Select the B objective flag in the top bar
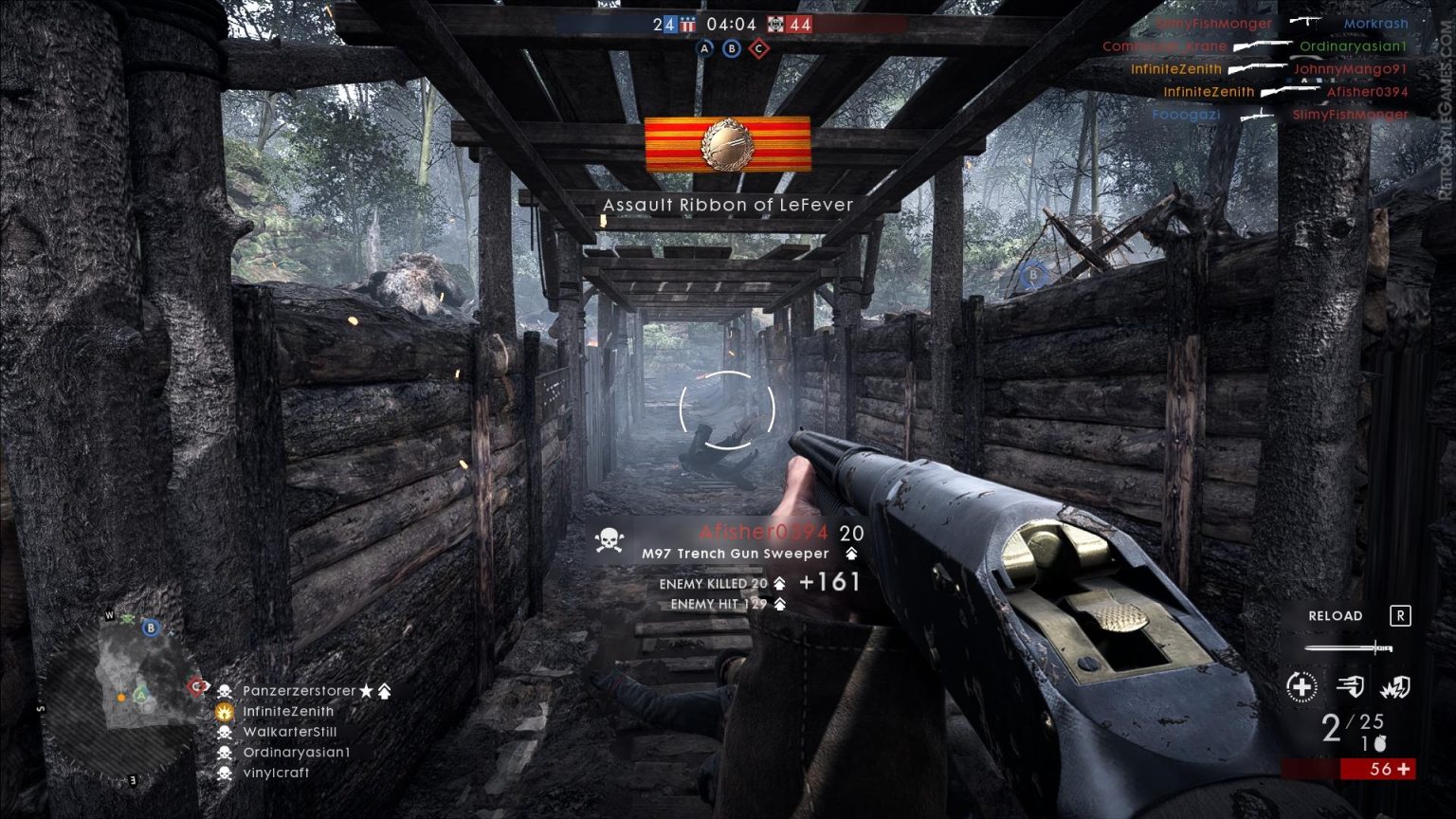This screenshot has width=1456, height=819. point(731,48)
